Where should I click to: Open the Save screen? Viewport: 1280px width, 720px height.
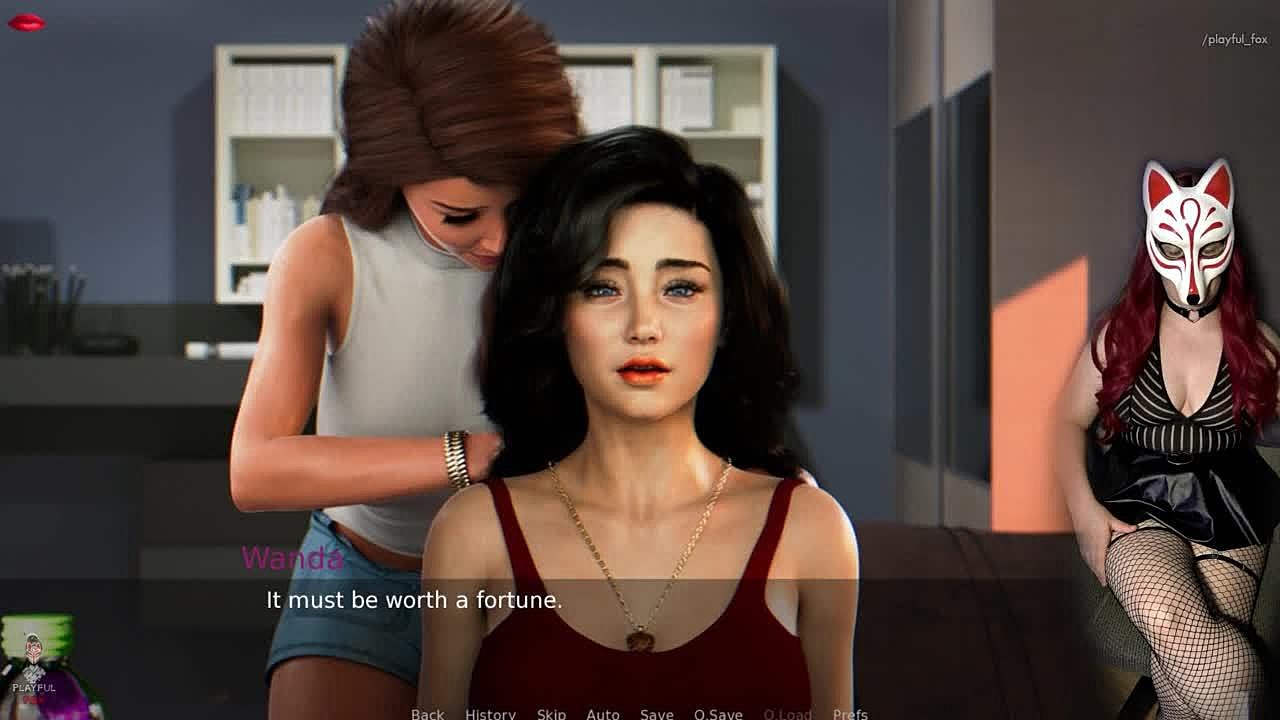[x=657, y=713]
